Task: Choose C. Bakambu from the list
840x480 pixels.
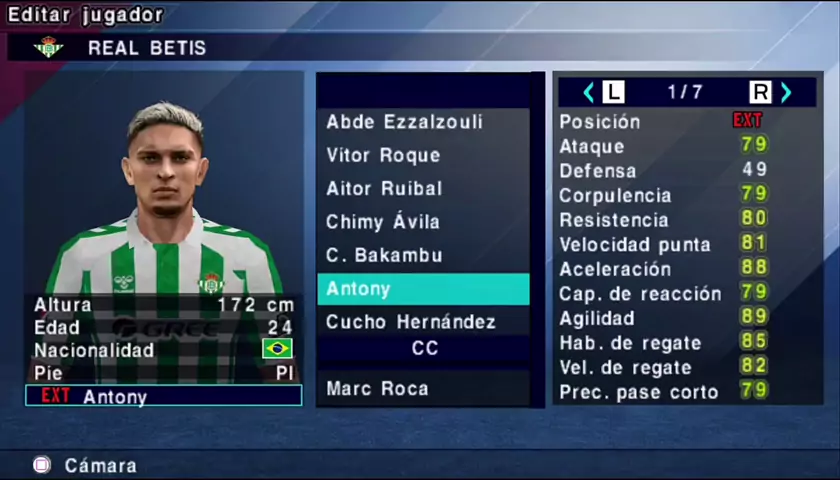Action: pyautogui.click(x=384, y=255)
